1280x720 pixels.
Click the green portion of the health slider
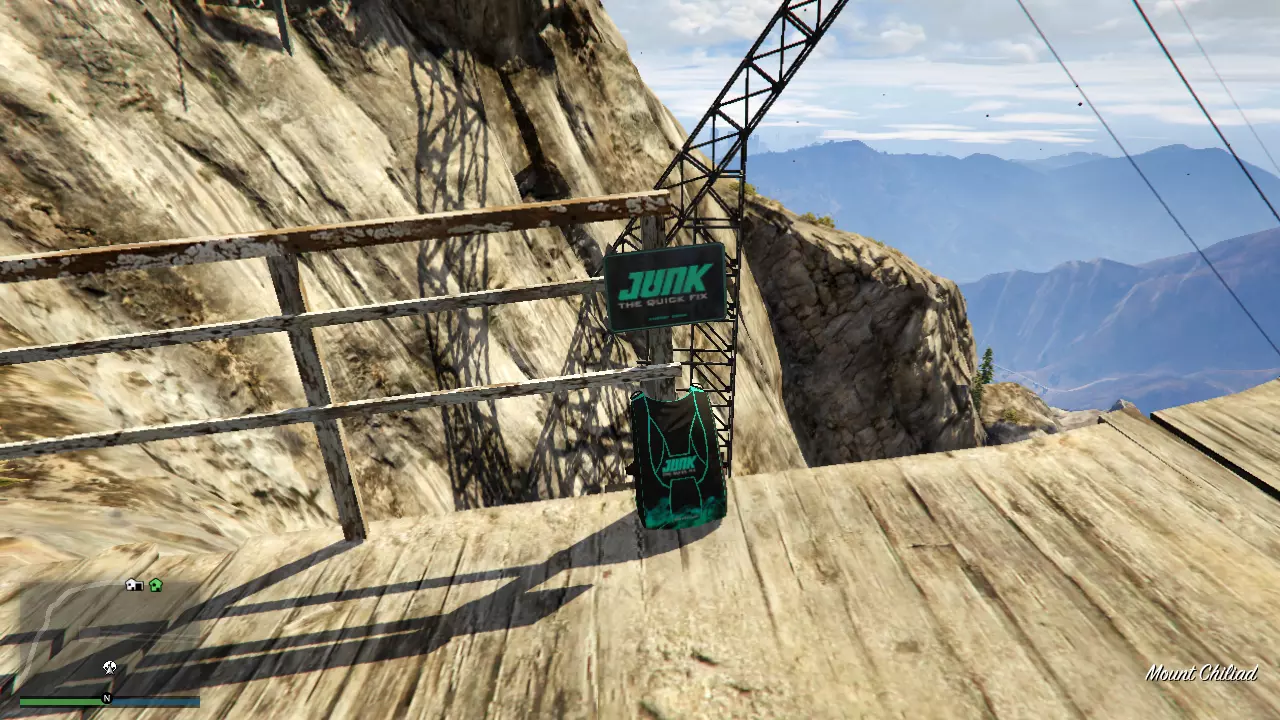click(x=60, y=703)
